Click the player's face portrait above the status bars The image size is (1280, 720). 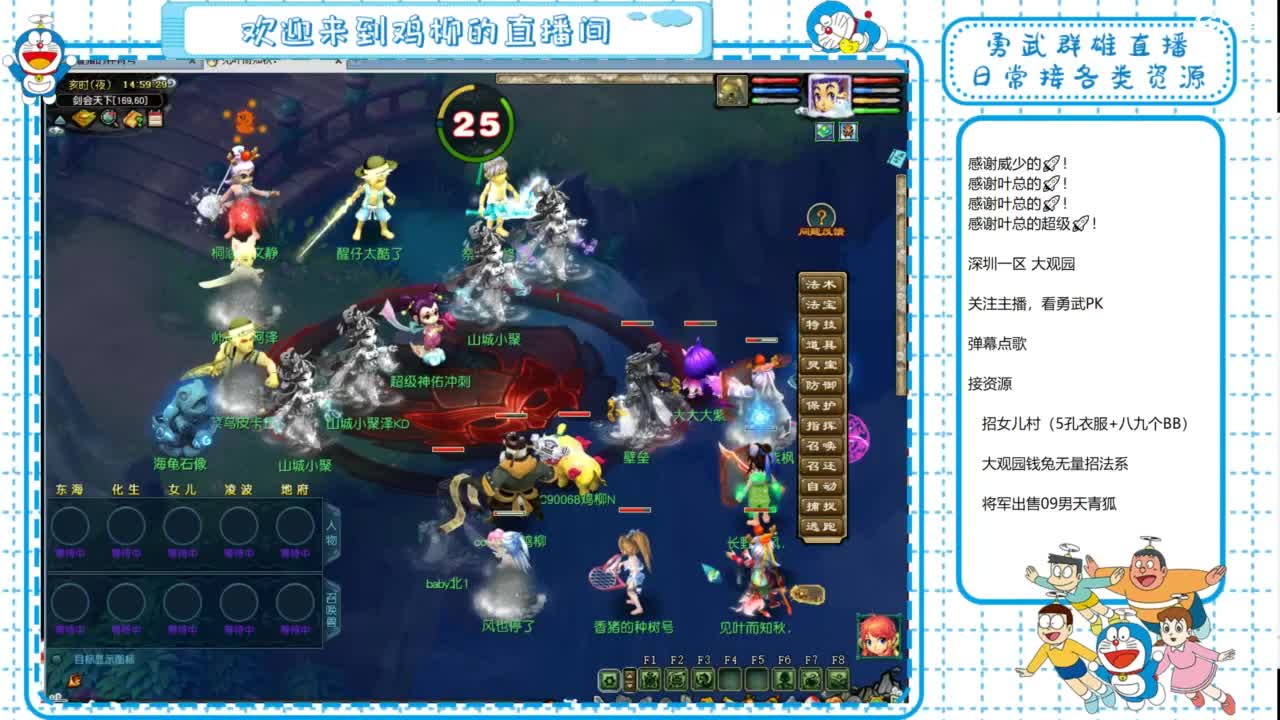tap(831, 95)
